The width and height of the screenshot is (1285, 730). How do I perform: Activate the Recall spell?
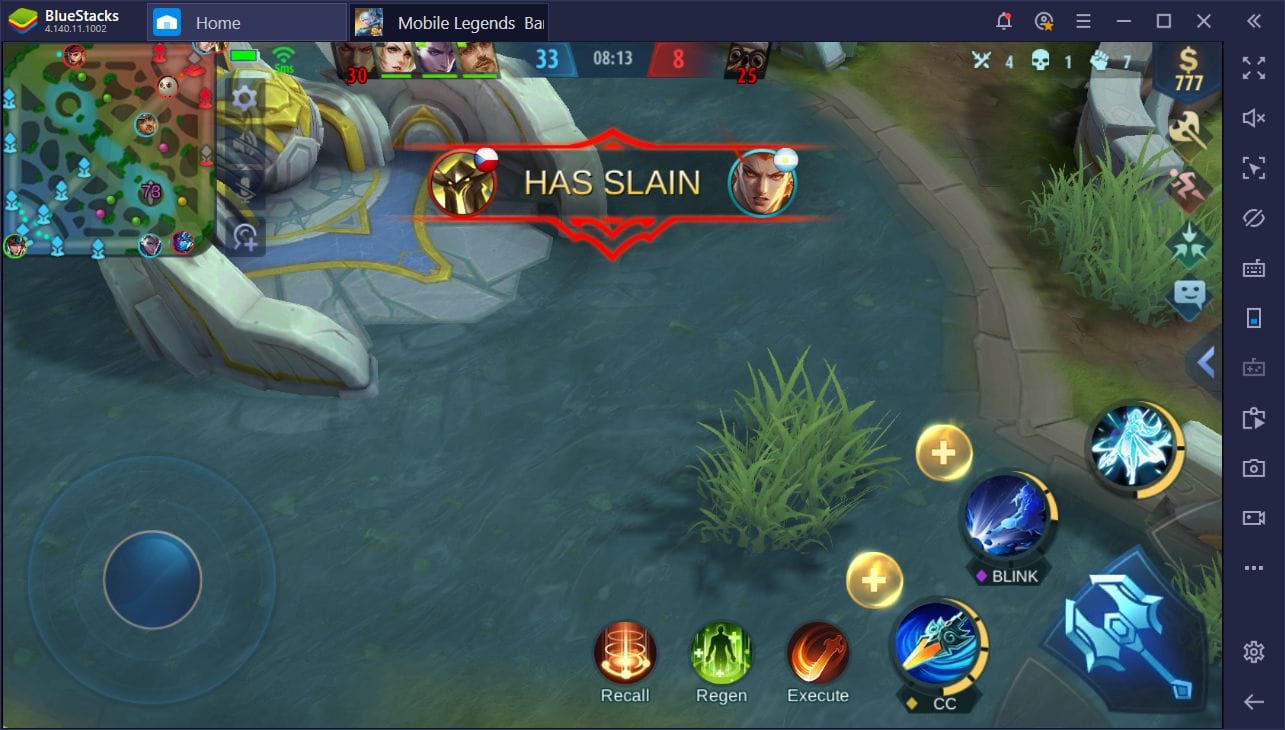point(625,654)
